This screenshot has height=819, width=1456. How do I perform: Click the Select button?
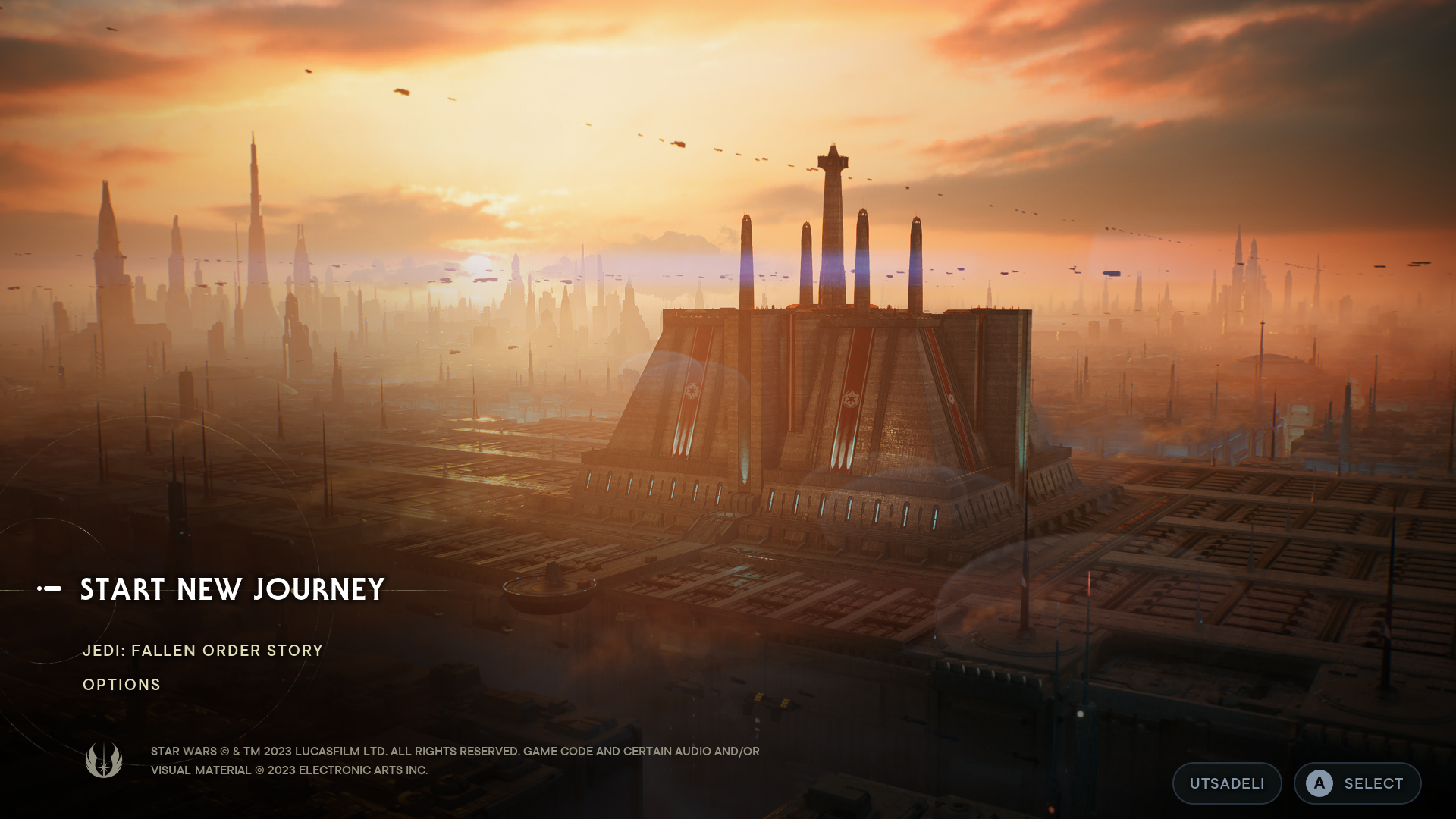pos(1357,783)
